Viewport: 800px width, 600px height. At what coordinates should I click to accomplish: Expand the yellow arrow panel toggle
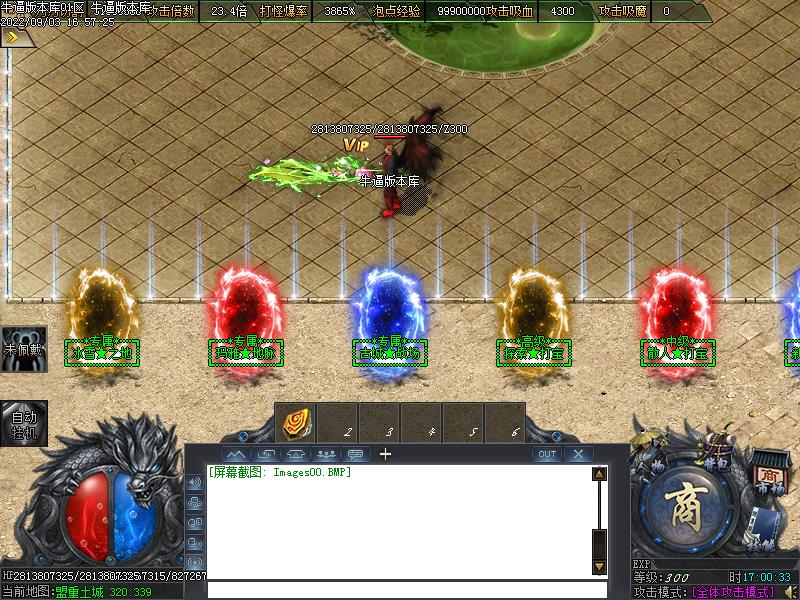click(x=13, y=37)
